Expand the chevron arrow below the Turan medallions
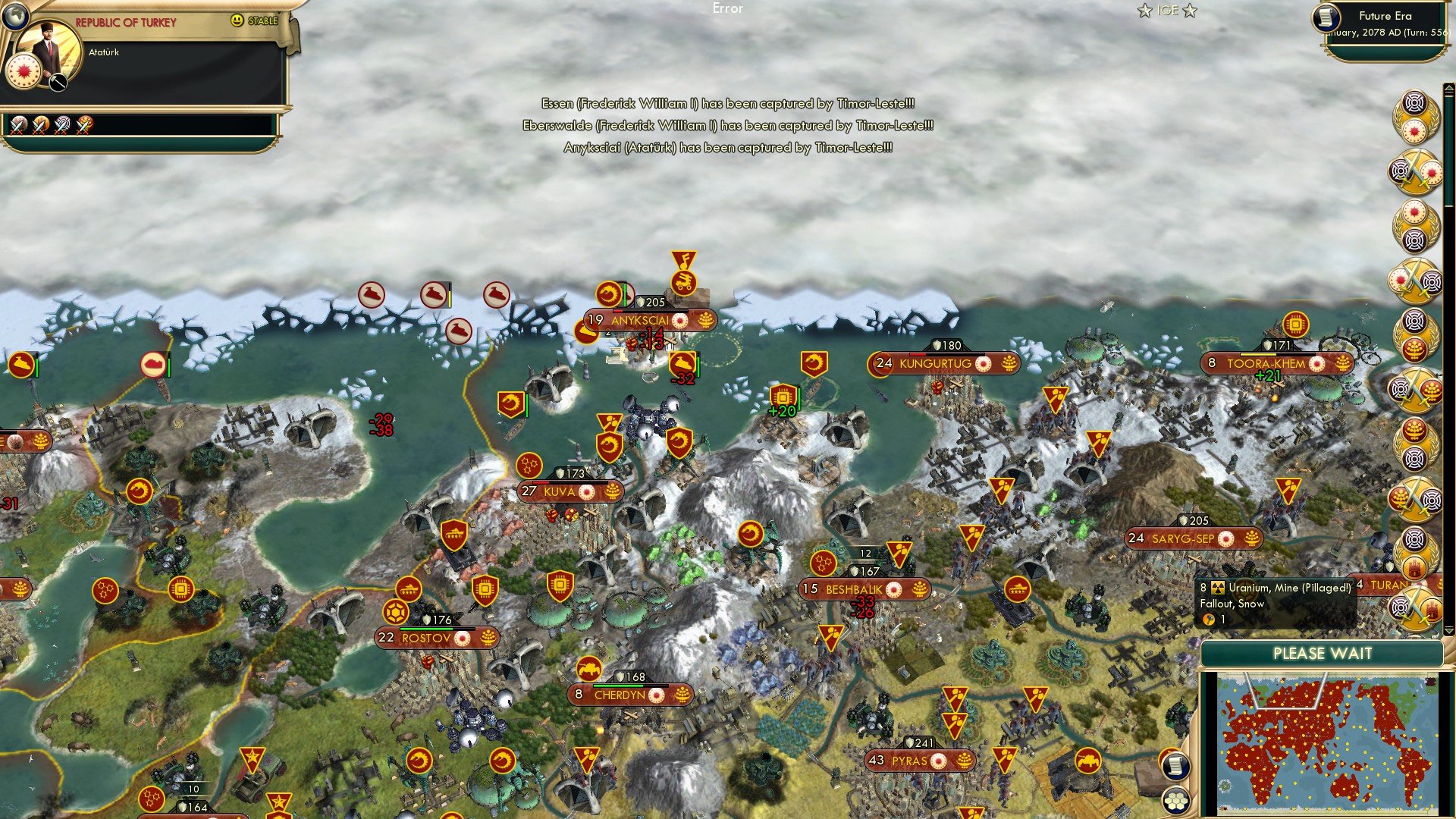The height and width of the screenshot is (819, 1456). (1449, 630)
